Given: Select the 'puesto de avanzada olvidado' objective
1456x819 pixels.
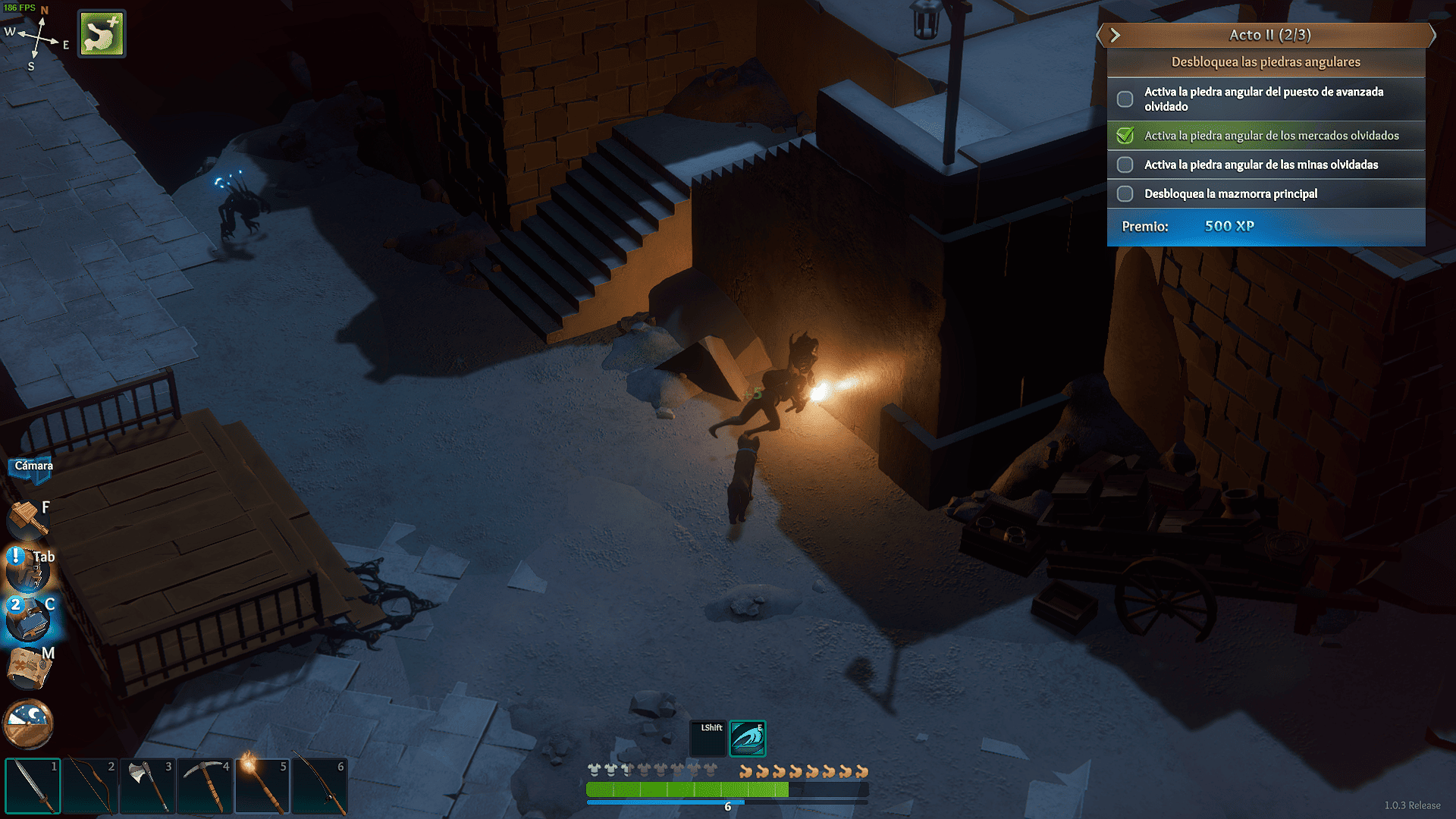Looking at the screenshot, I should click(x=1266, y=99).
